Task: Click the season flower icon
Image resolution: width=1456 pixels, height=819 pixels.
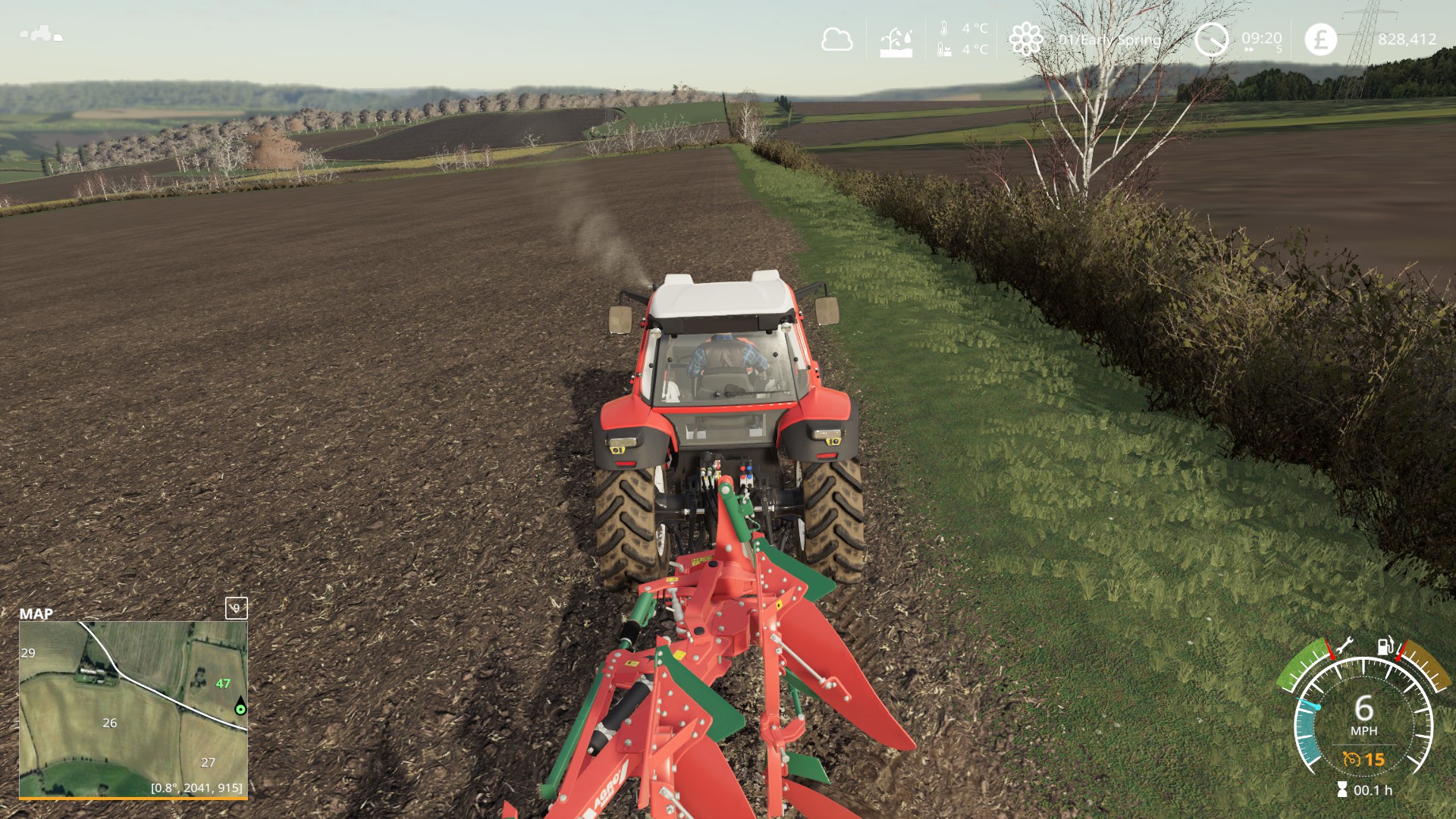Action: pos(1025,39)
